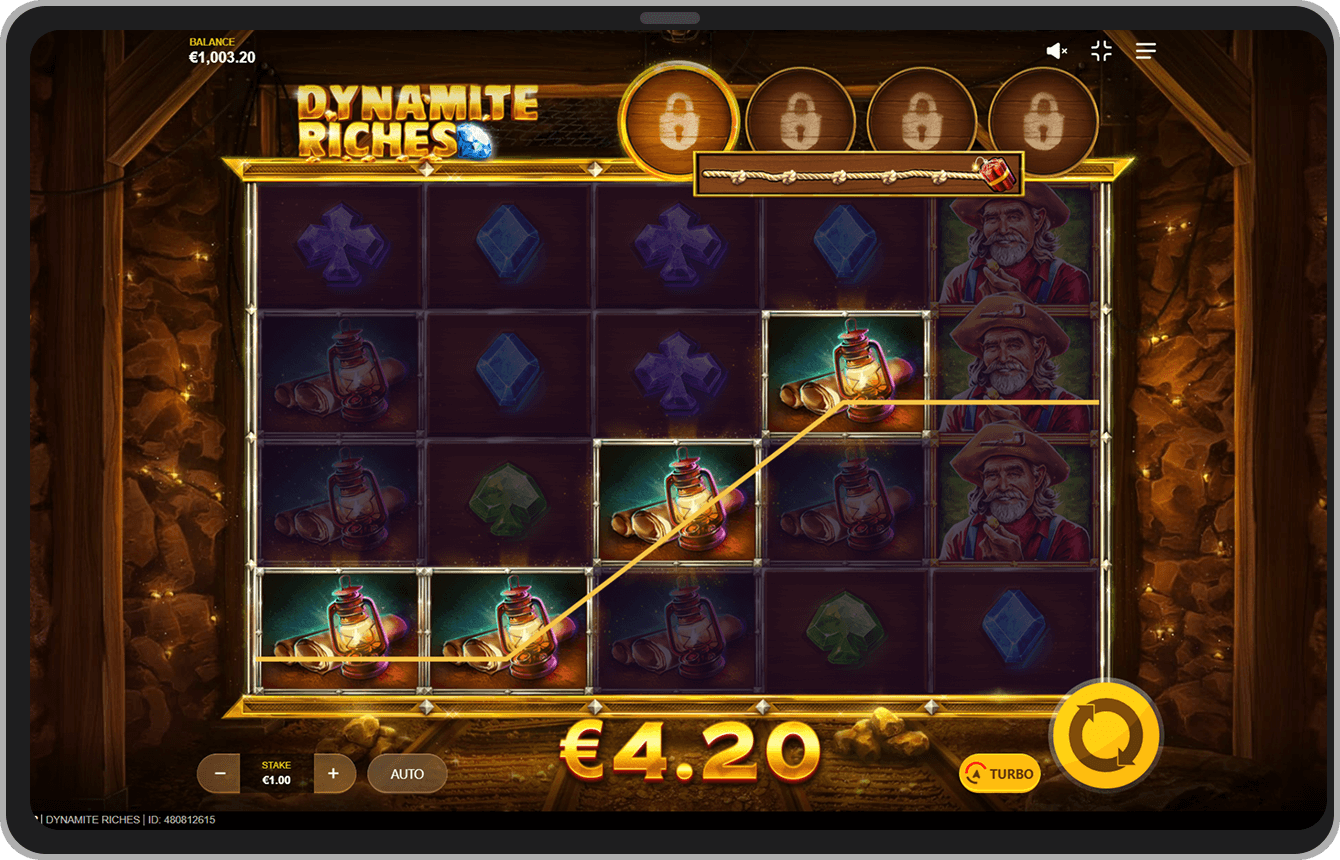Enable AUTO spin mode
Image resolution: width=1340 pixels, height=860 pixels.
407,773
